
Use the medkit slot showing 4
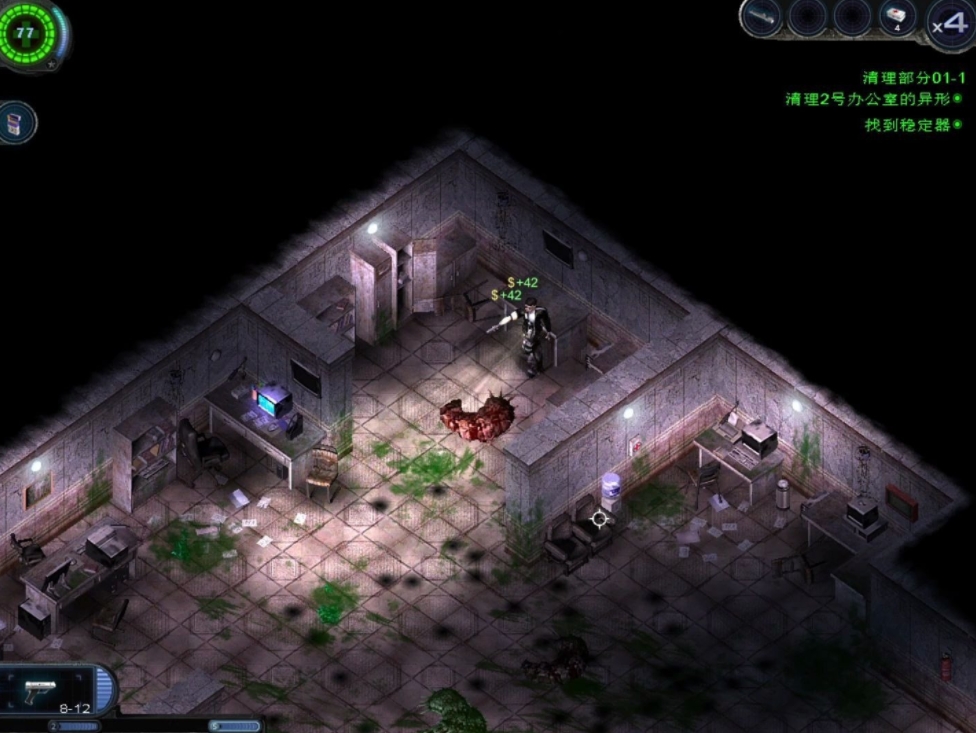point(897,17)
